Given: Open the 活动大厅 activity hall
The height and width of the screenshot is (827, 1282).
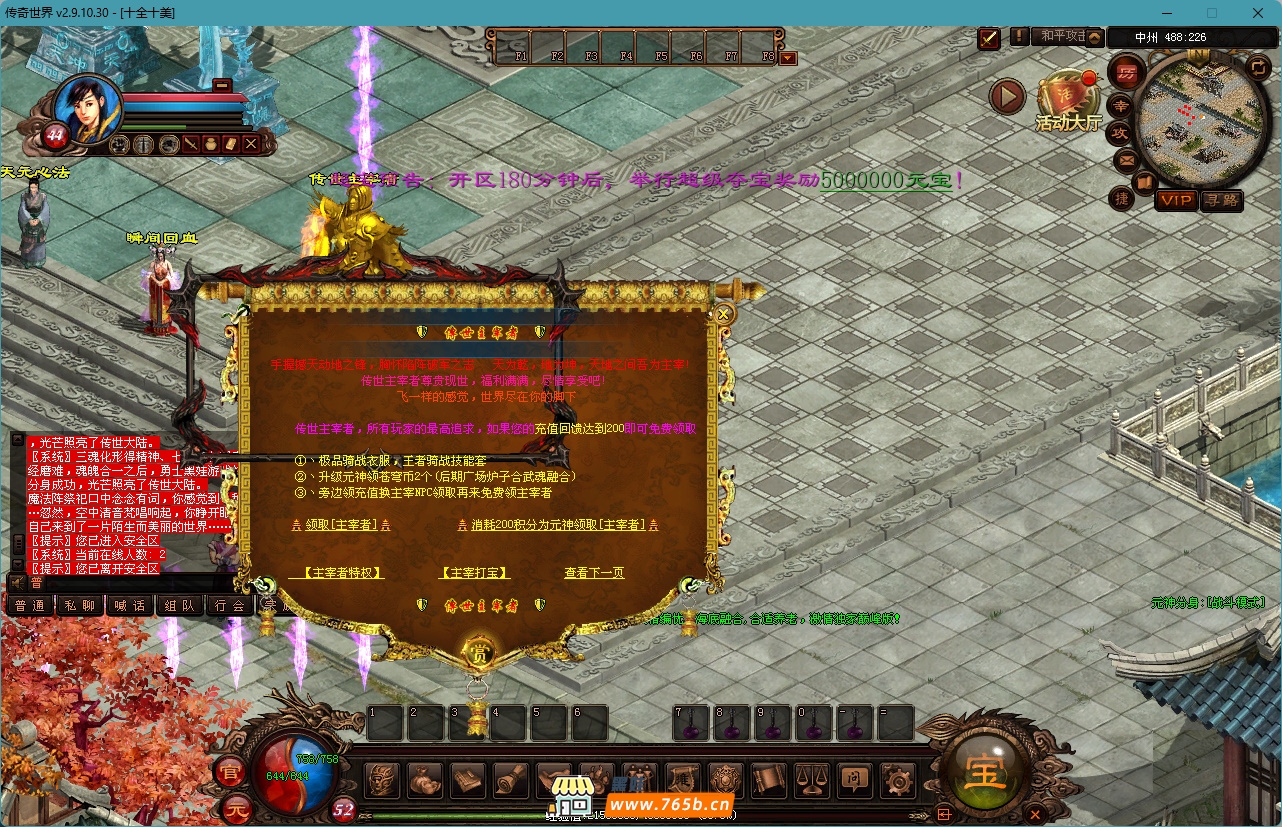Looking at the screenshot, I should pos(1067,103).
